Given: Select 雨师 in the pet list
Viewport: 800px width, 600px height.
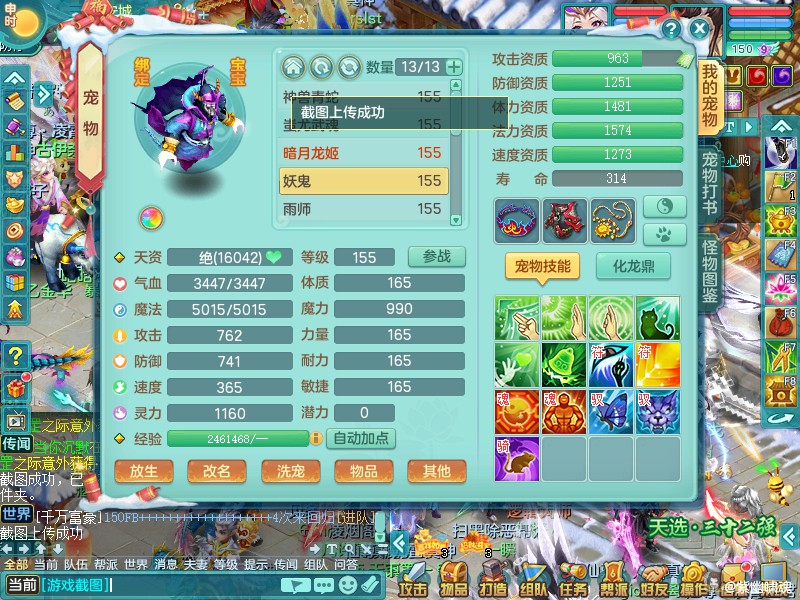Looking at the screenshot, I should (364, 209).
